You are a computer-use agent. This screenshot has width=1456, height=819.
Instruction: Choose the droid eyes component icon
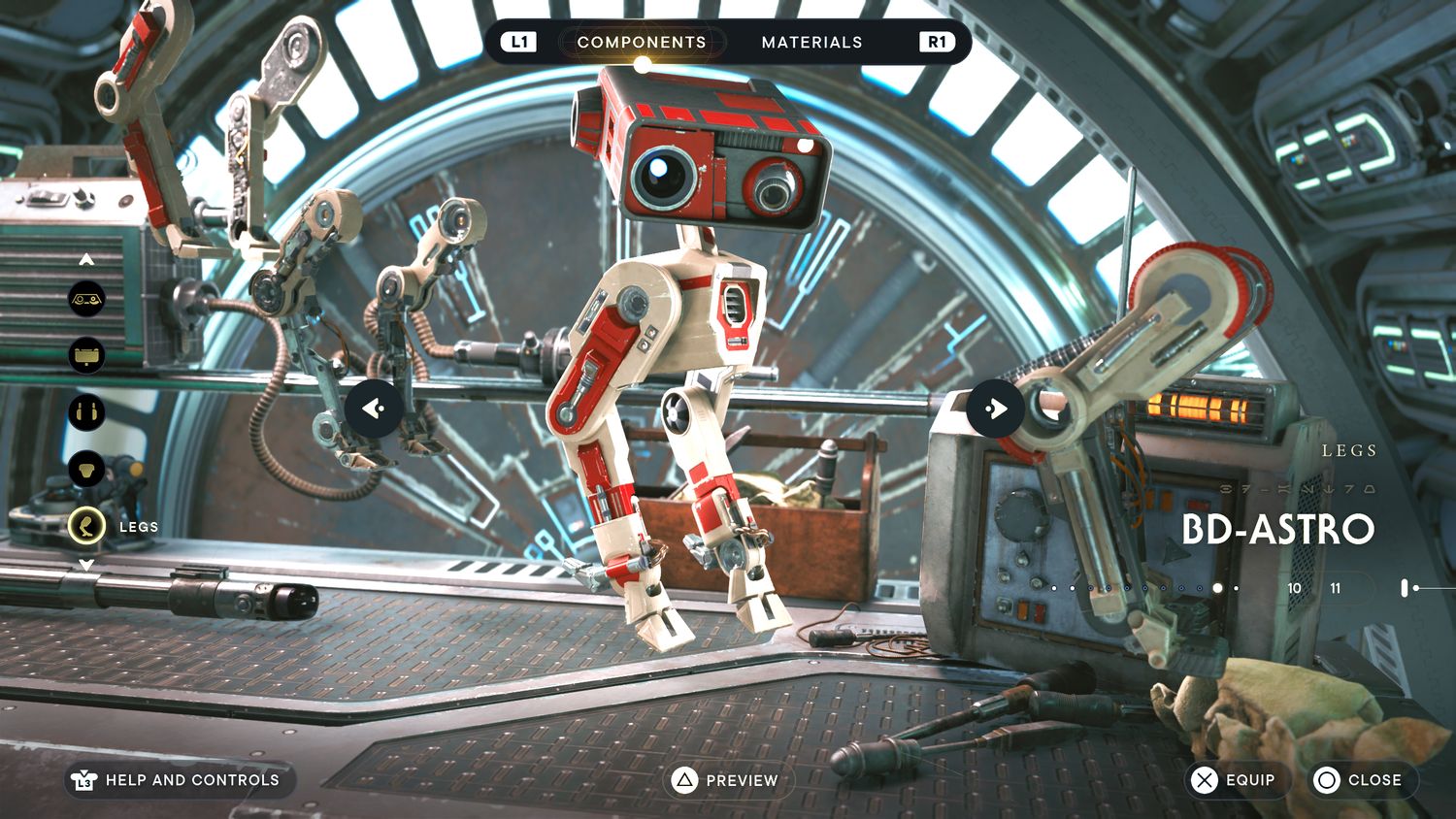coord(87,299)
